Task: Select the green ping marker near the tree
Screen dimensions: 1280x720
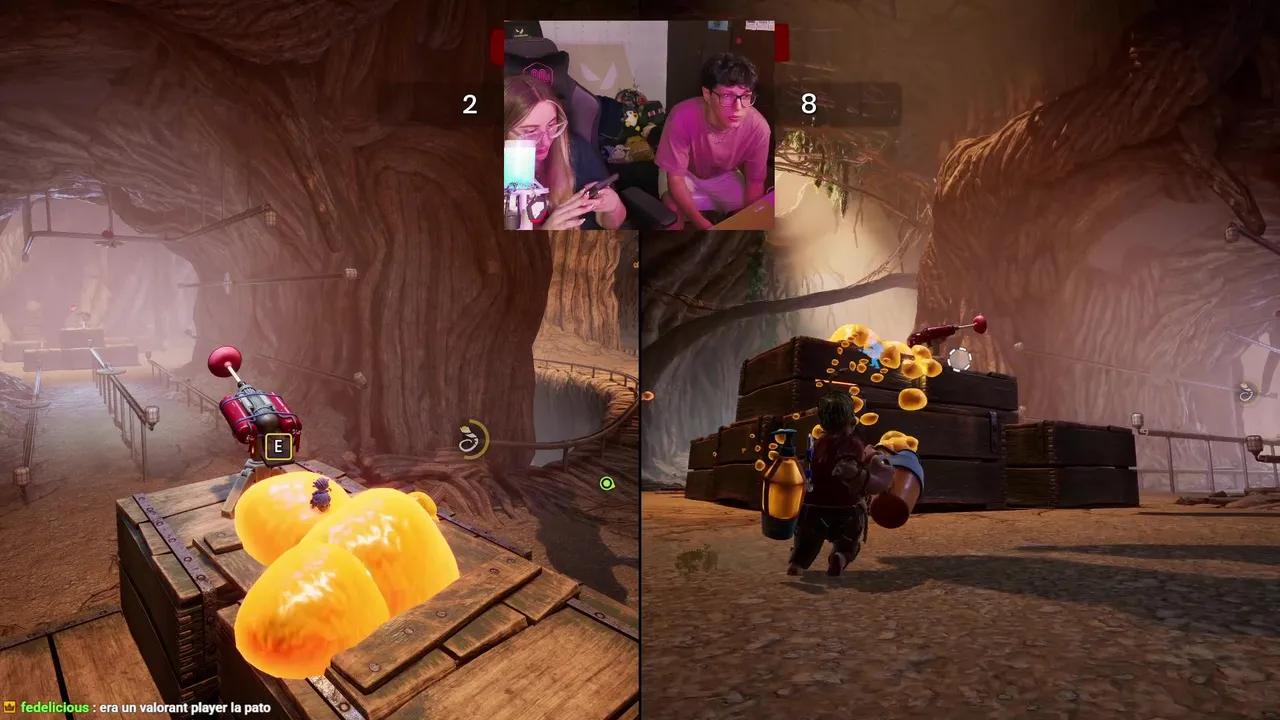Action: 607,483
